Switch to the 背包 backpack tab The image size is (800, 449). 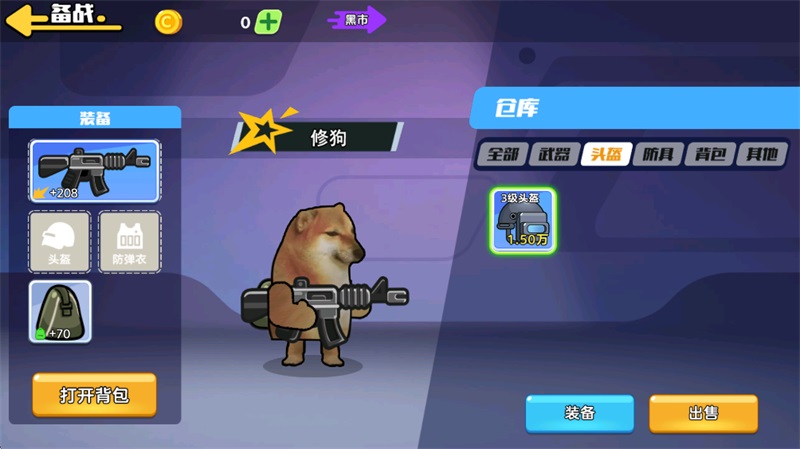[711, 154]
